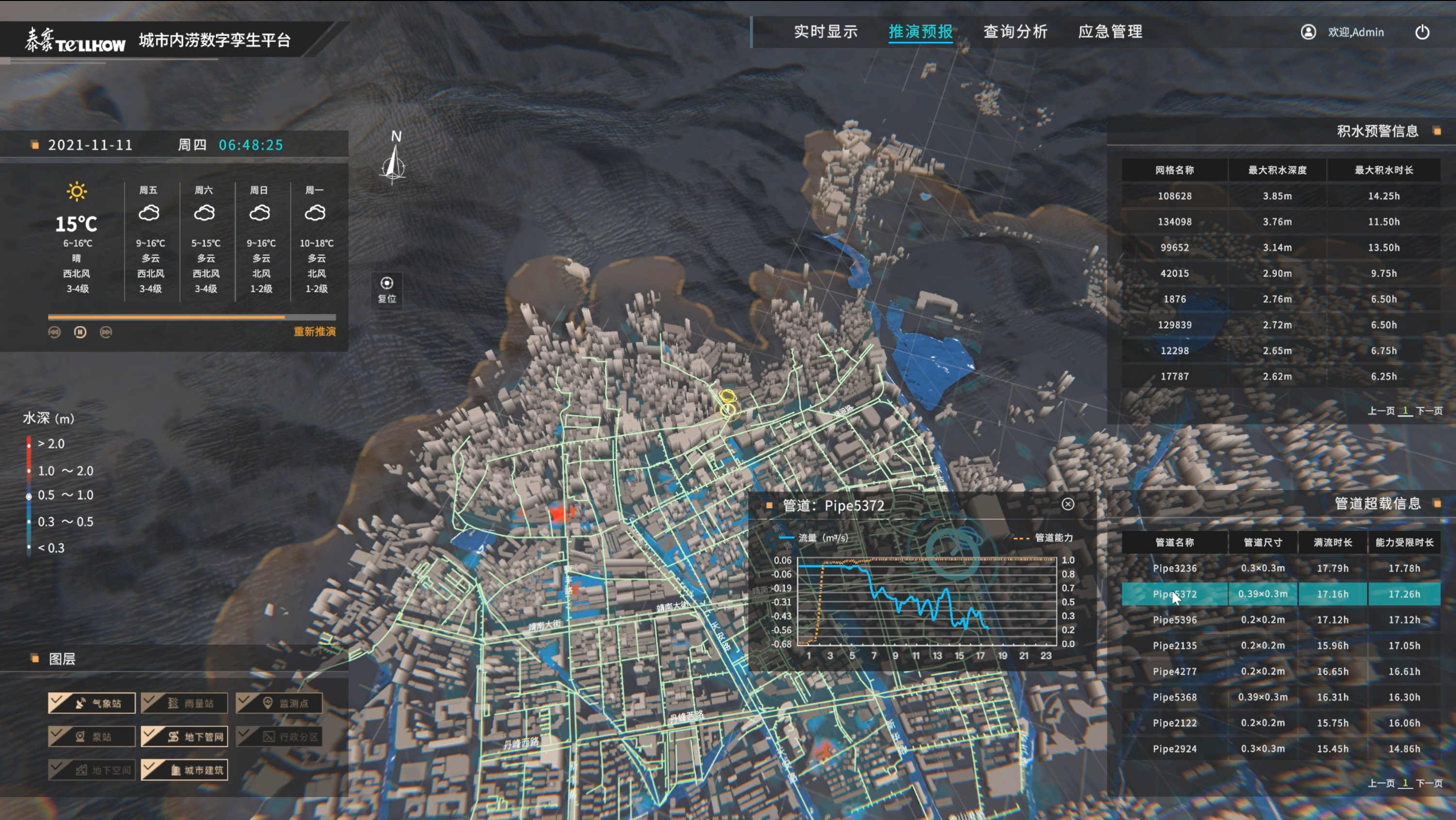Toggle the 城市建筑 layer
Viewport: 1456px width, 820px height.
[x=185, y=770]
